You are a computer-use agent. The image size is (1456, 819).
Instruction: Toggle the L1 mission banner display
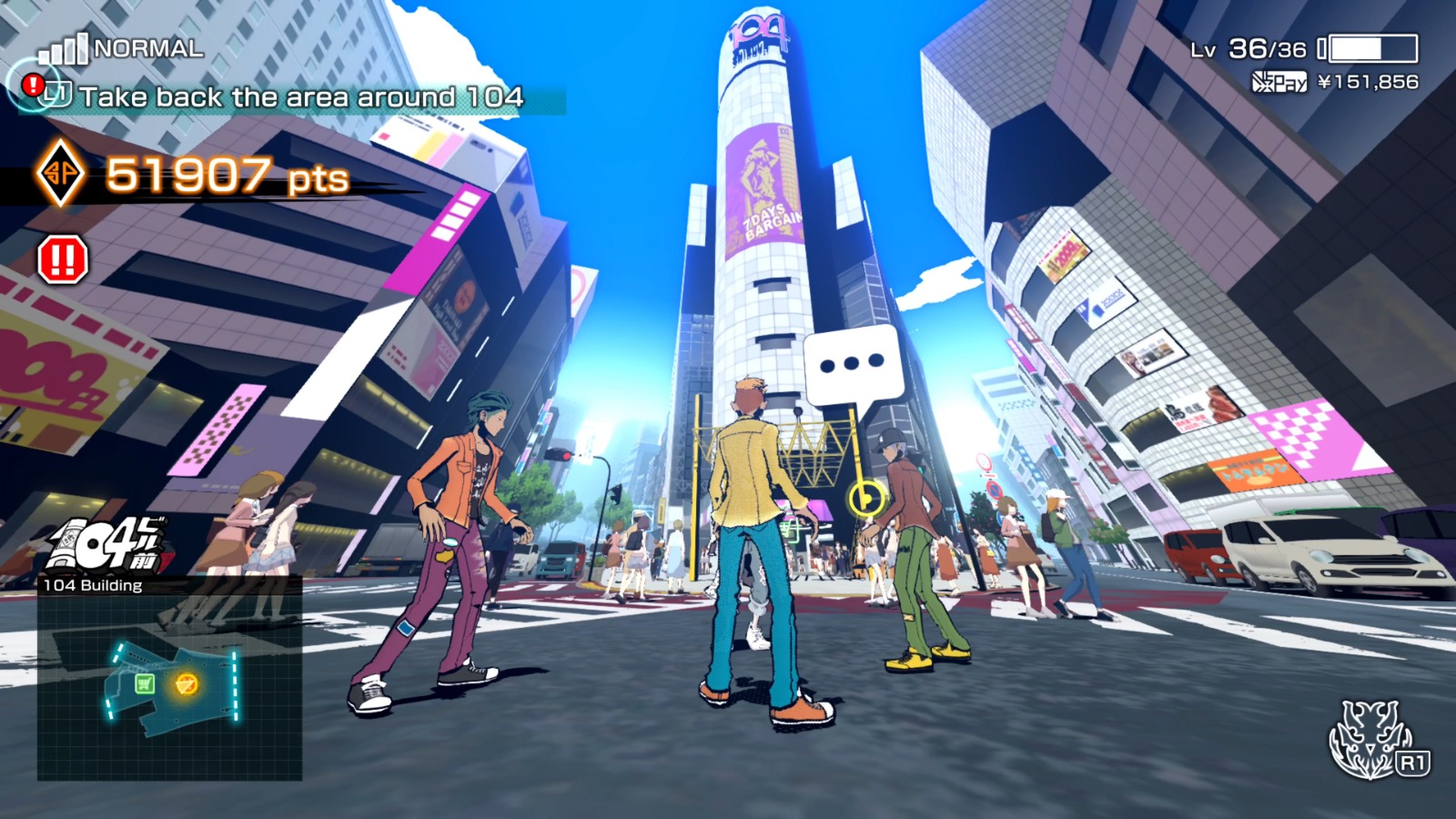(x=60, y=95)
